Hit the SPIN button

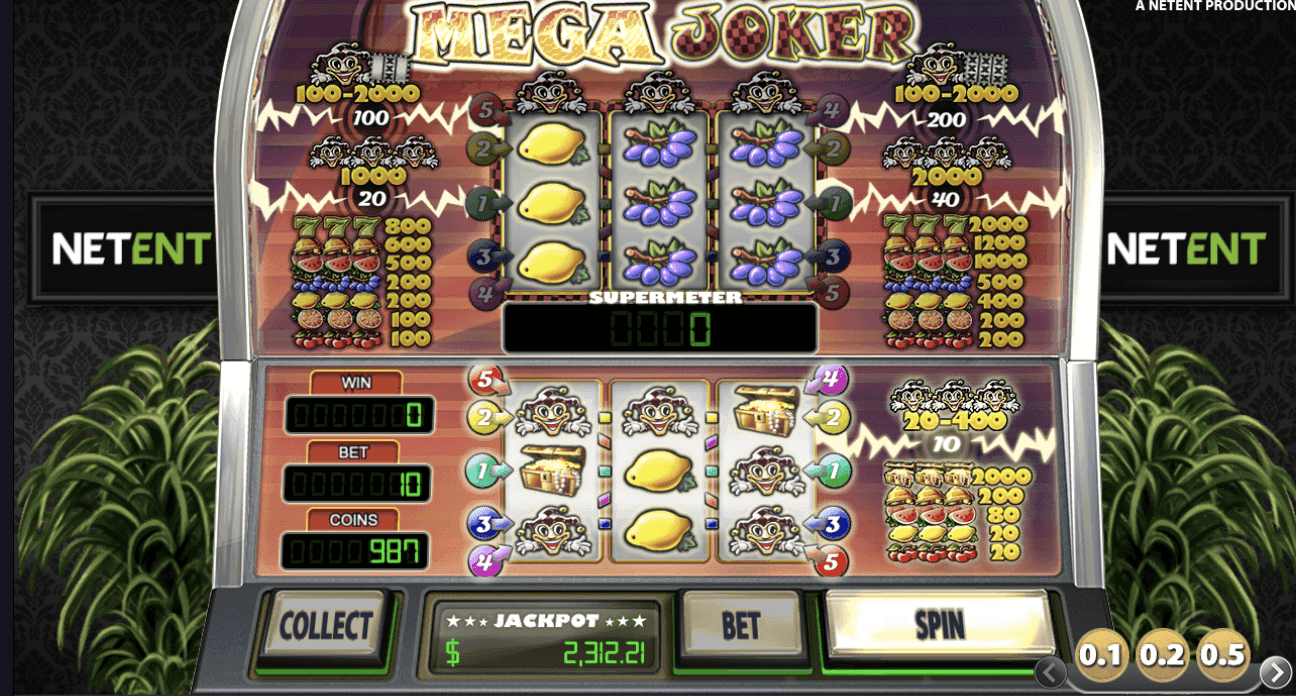click(x=939, y=624)
